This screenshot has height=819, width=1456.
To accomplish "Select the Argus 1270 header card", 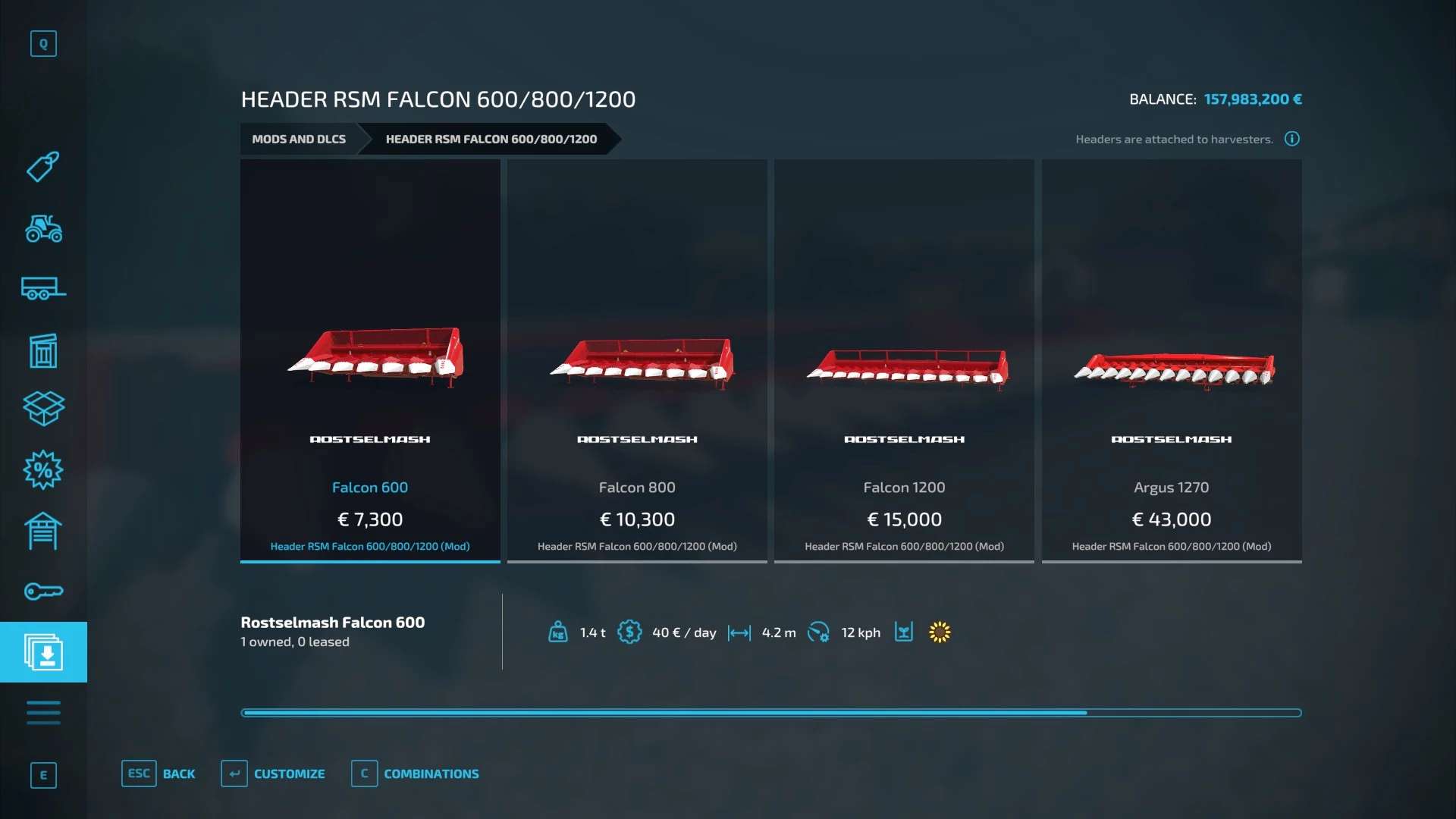I will coord(1172,361).
